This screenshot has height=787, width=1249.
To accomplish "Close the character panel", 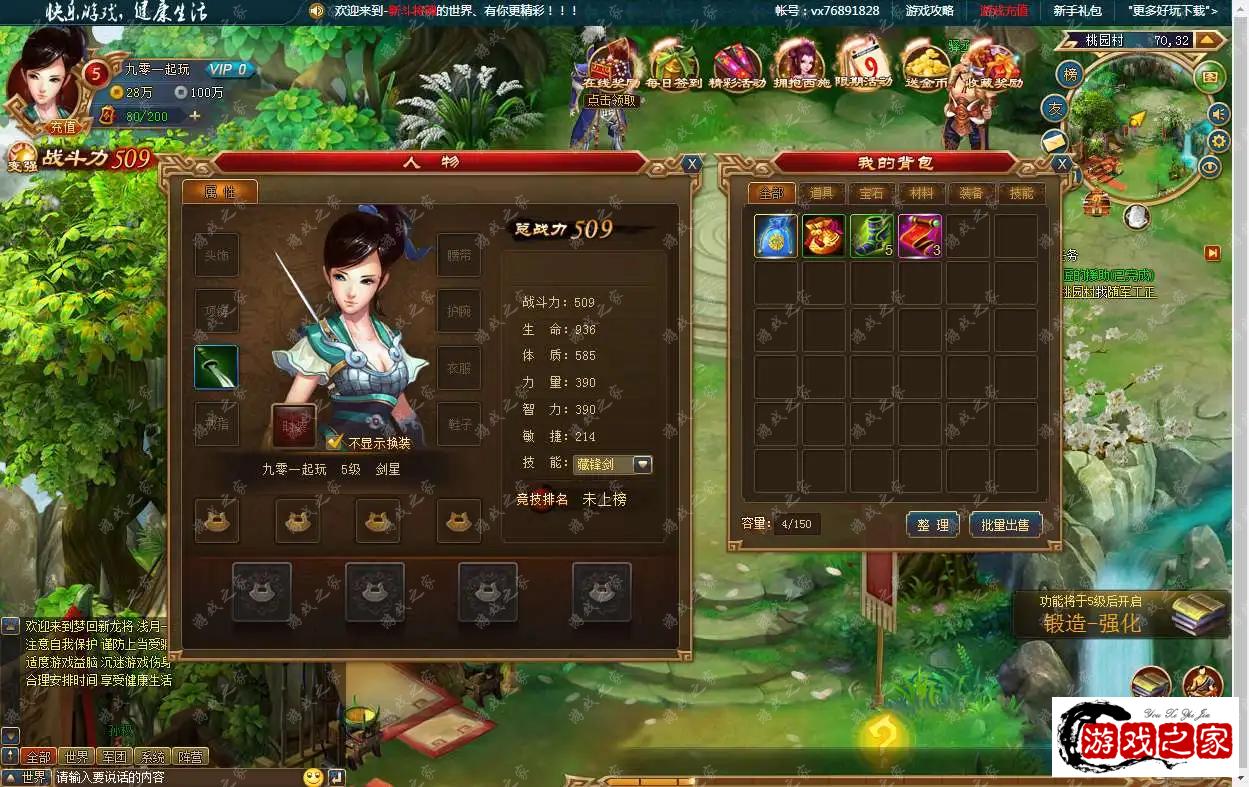I will [692, 164].
